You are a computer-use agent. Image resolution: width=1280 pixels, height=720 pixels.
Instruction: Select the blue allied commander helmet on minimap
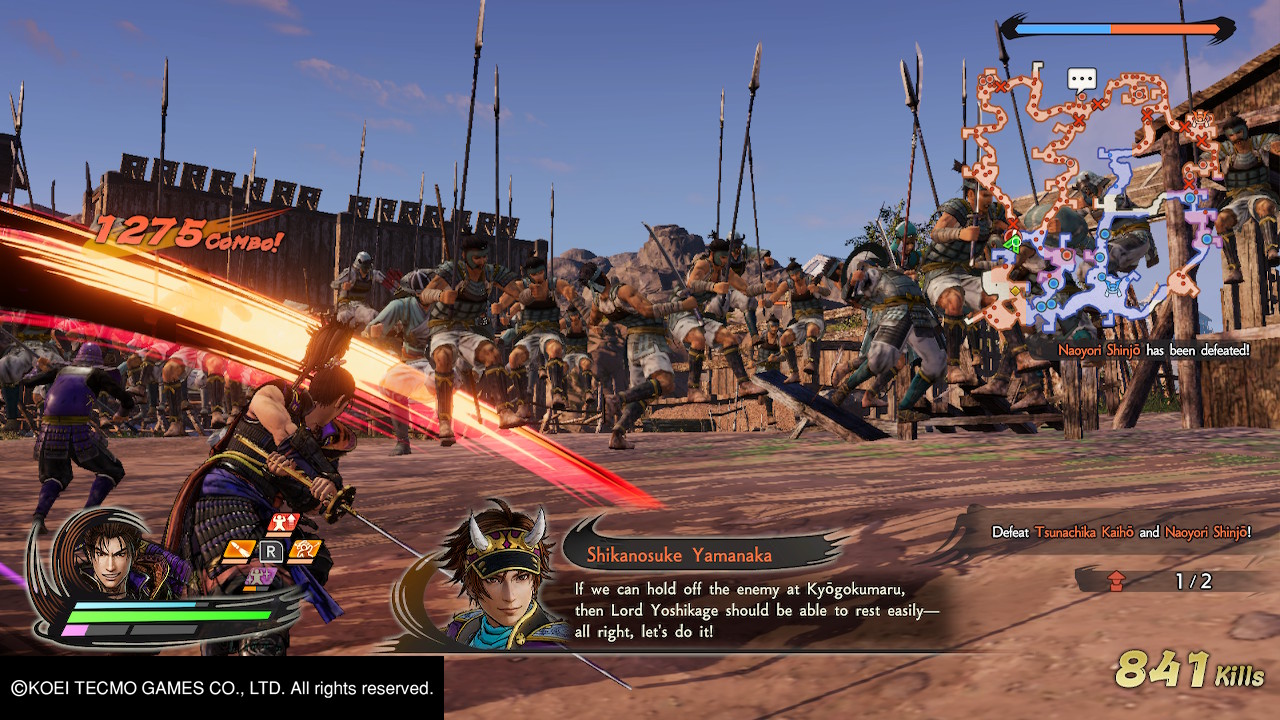coord(1114,286)
